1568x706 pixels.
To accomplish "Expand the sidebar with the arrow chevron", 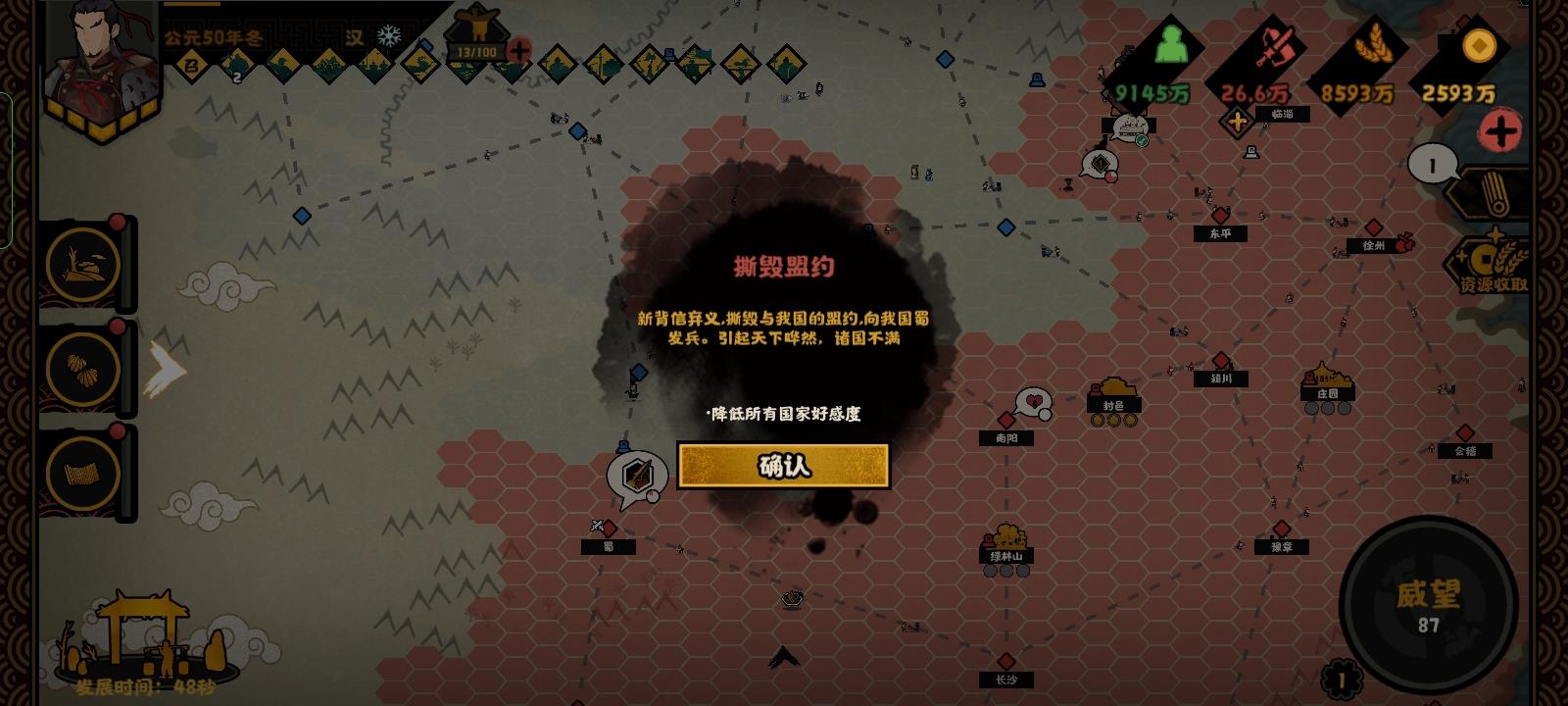I will point(167,368).
